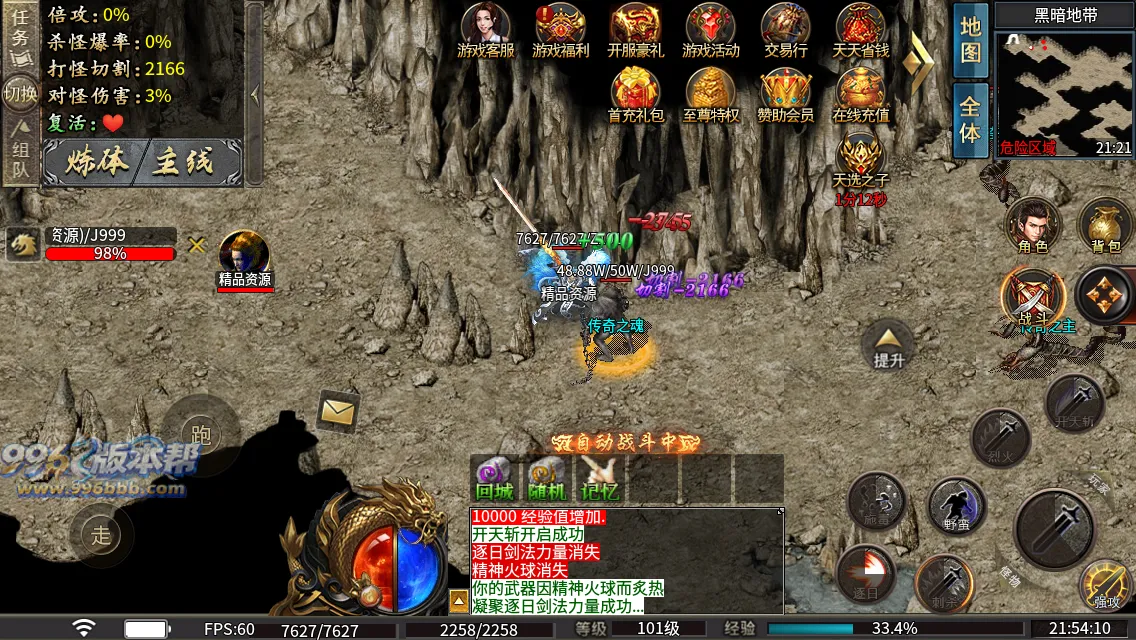1136x640 pixels.
Task: Use the 随机 random teleport item
Action: [x=547, y=476]
